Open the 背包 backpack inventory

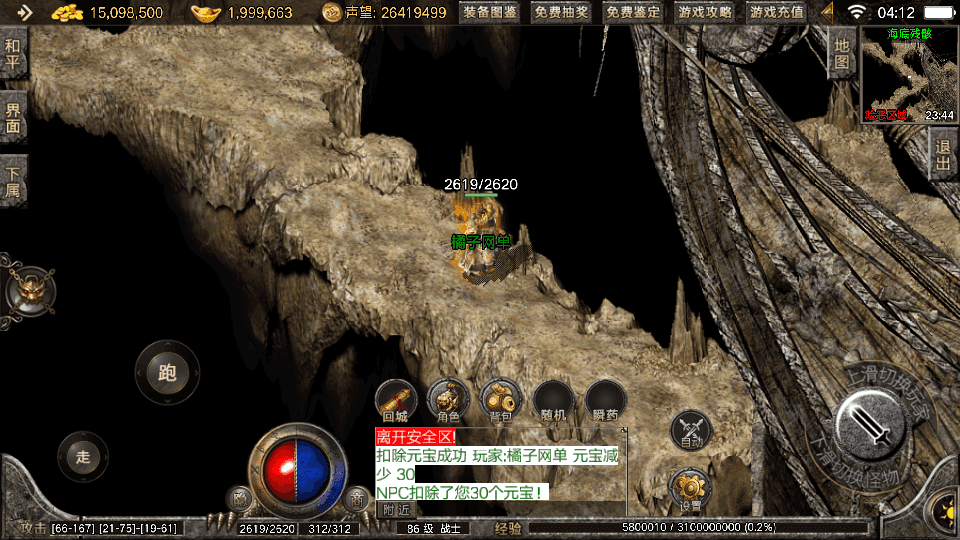coord(500,399)
